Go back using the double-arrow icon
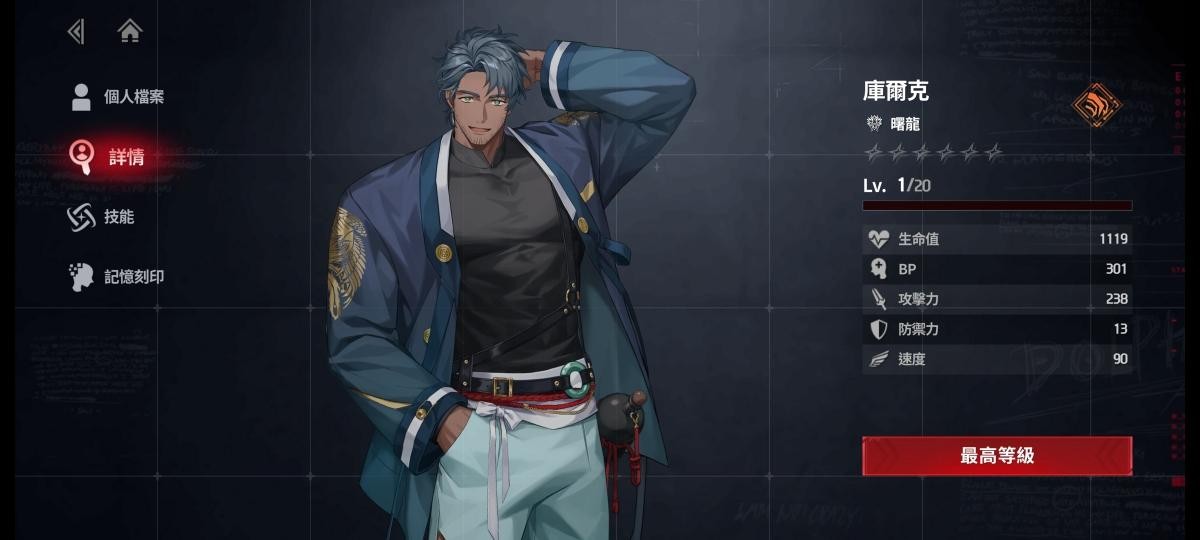The height and width of the screenshot is (540, 1200). tap(75, 32)
